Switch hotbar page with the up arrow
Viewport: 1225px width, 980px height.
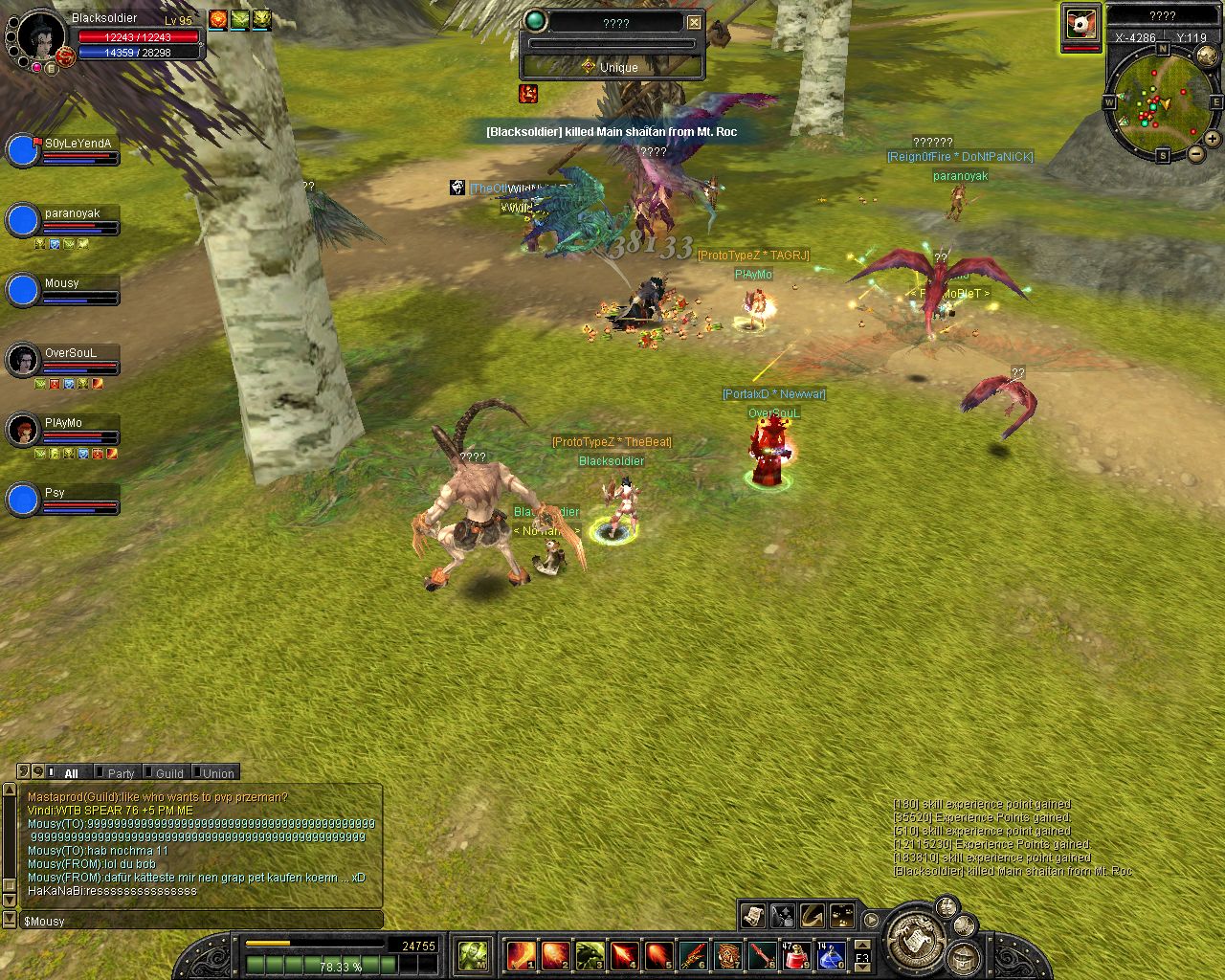[x=862, y=944]
